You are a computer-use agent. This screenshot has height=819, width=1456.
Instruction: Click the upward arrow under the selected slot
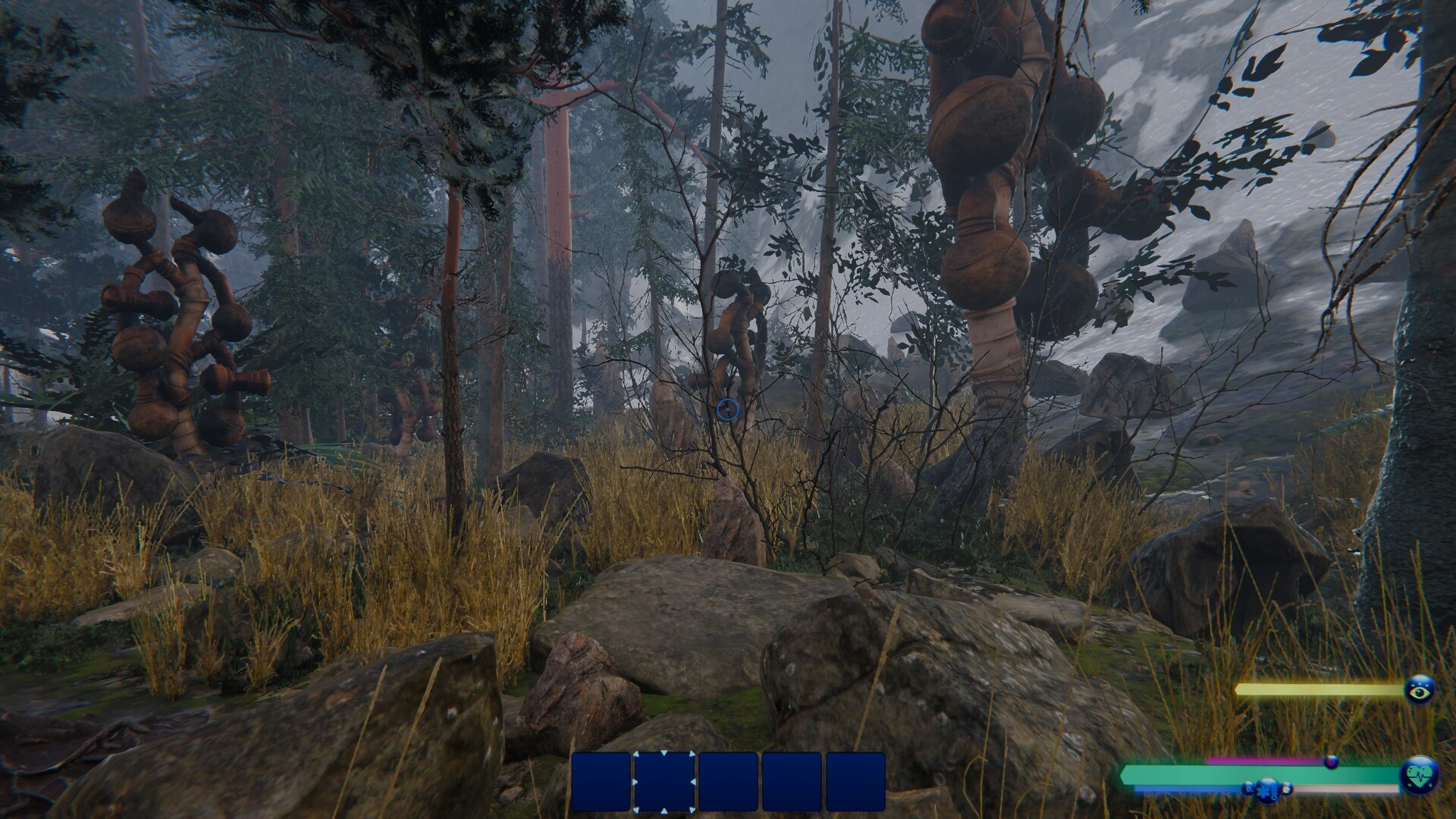coord(664,810)
